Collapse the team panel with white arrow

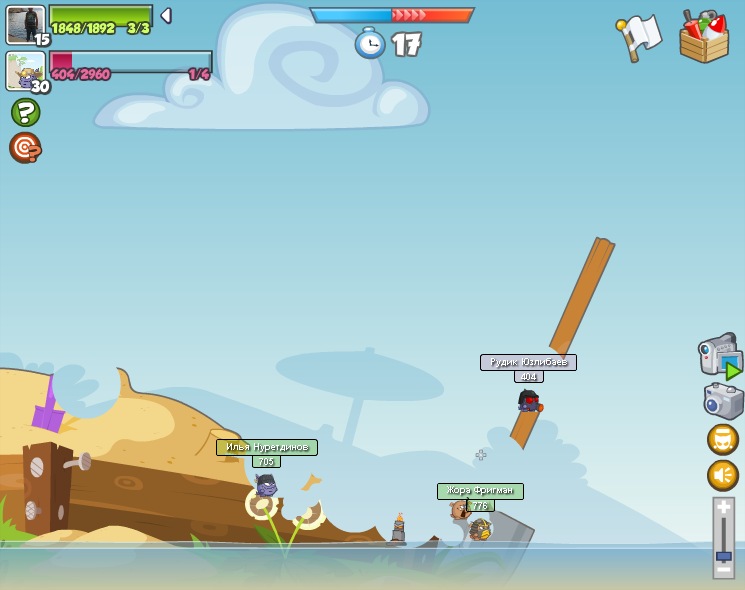(x=166, y=16)
